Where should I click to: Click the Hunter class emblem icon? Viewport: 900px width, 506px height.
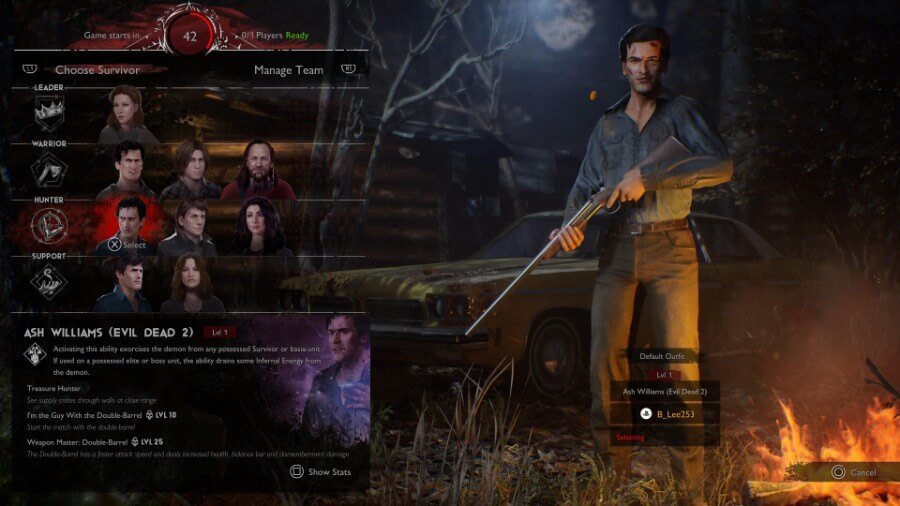(49, 226)
